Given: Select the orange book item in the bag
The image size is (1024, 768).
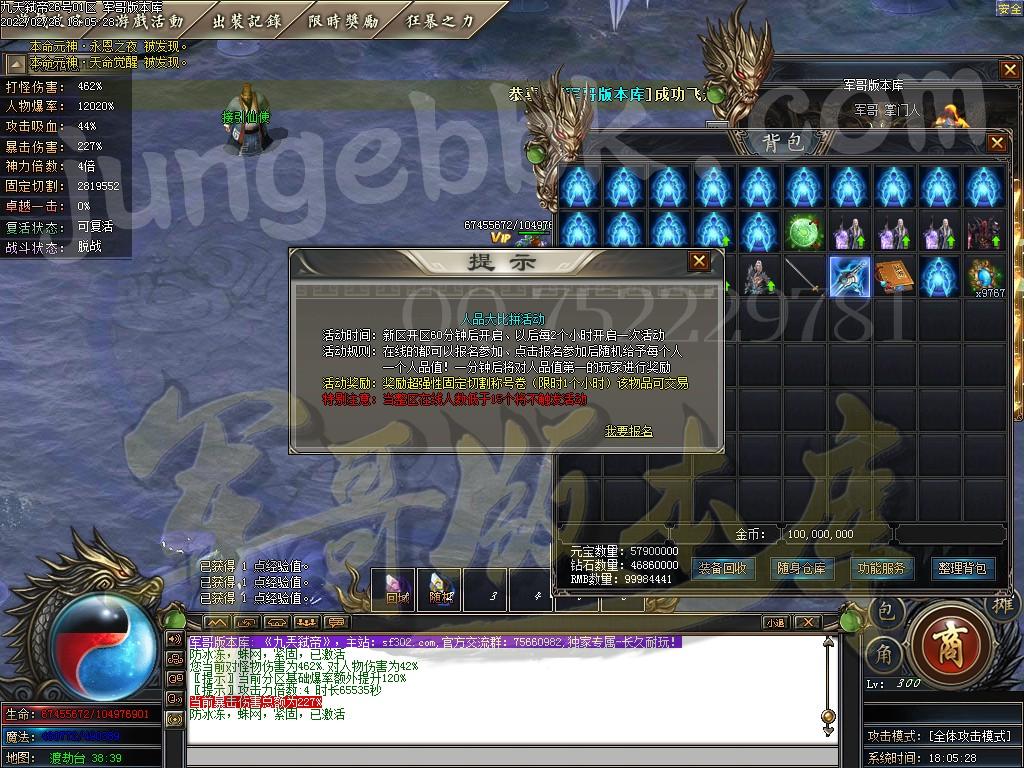Looking at the screenshot, I should (x=894, y=277).
